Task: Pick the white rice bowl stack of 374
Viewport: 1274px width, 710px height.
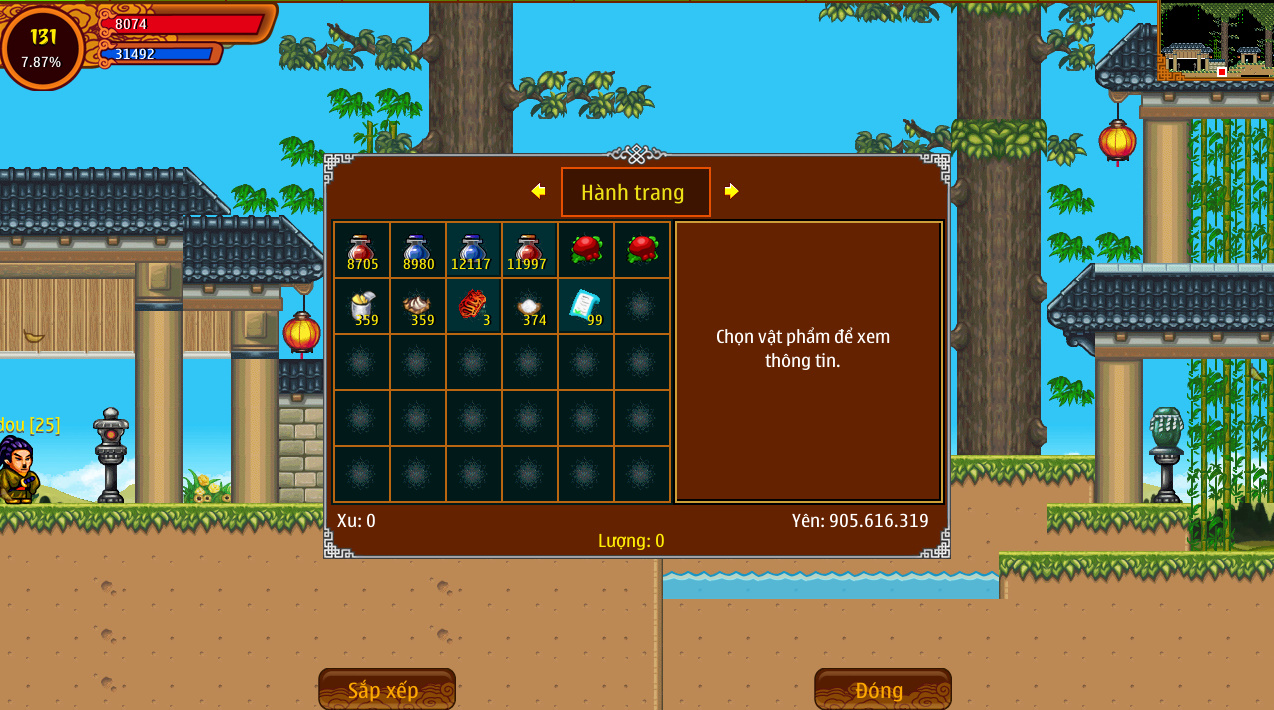Action: tap(529, 306)
